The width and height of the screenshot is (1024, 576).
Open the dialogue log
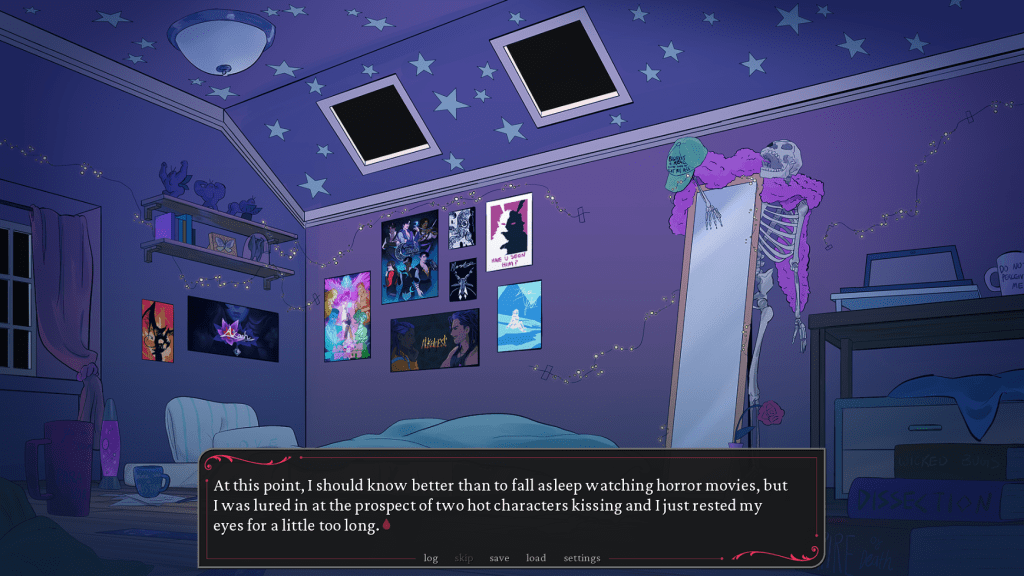pos(431,558)
